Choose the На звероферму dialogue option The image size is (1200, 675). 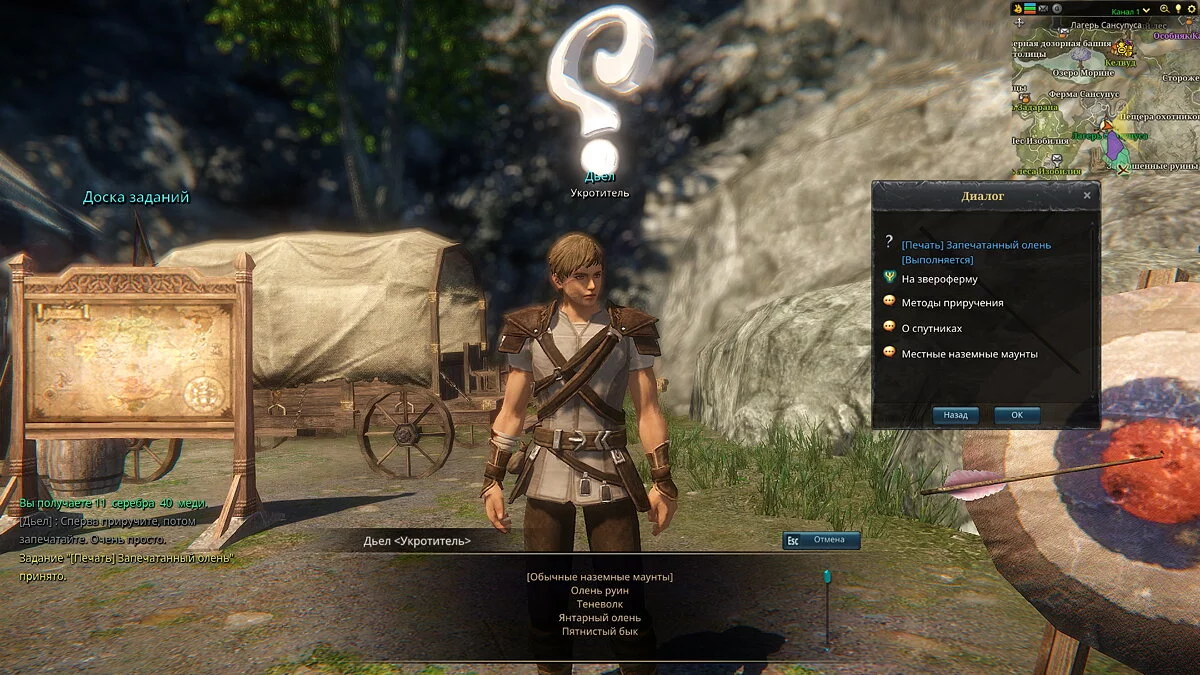click(939, 279)
